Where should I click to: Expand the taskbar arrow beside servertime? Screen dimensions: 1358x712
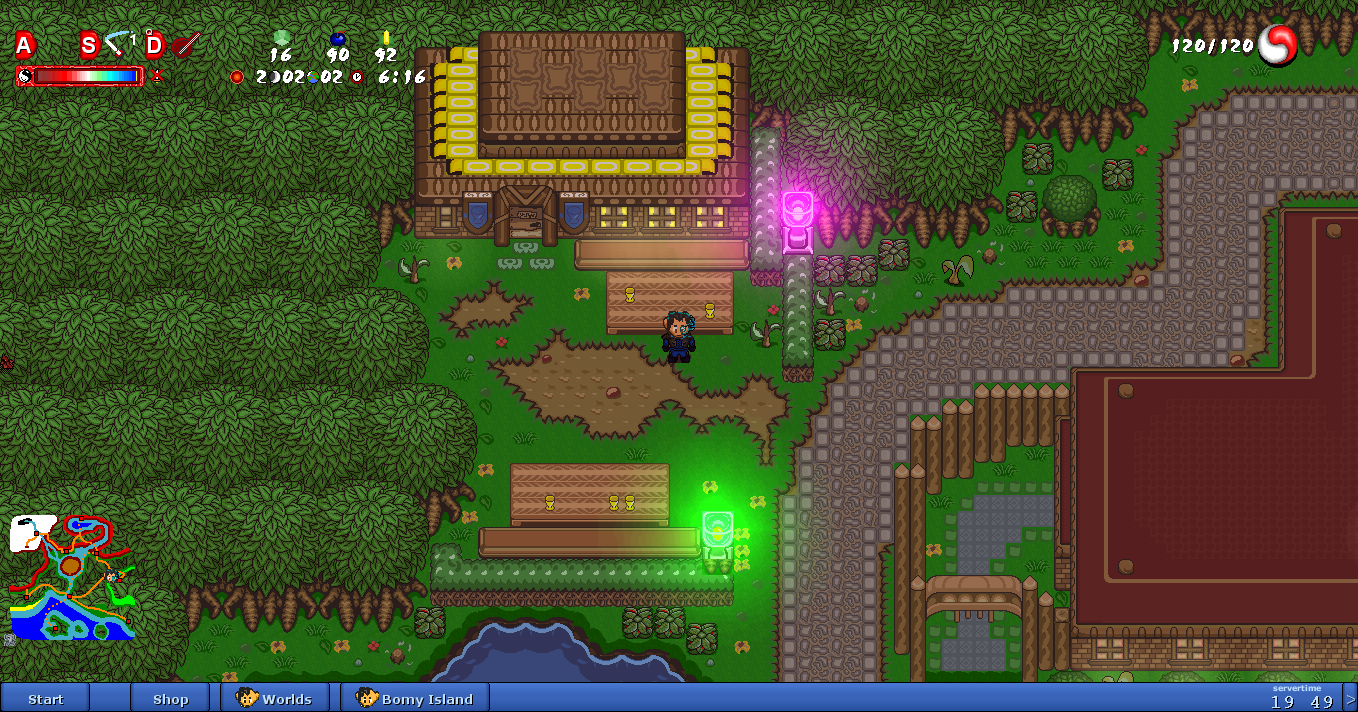pyautogui.click(x=1350, y=698)
